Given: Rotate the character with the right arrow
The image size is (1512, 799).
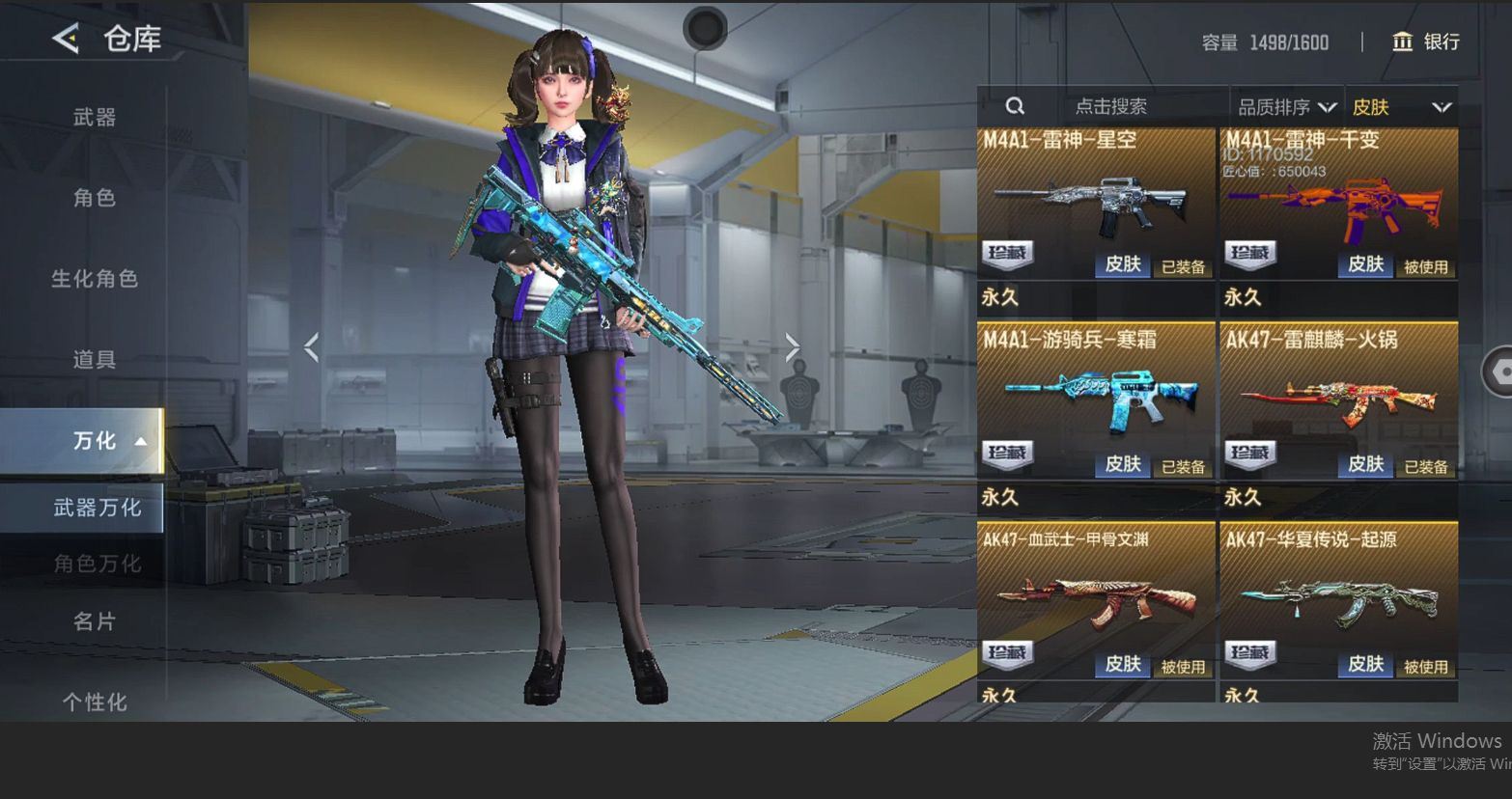Looking at the screenshot, I should (792, 347).
